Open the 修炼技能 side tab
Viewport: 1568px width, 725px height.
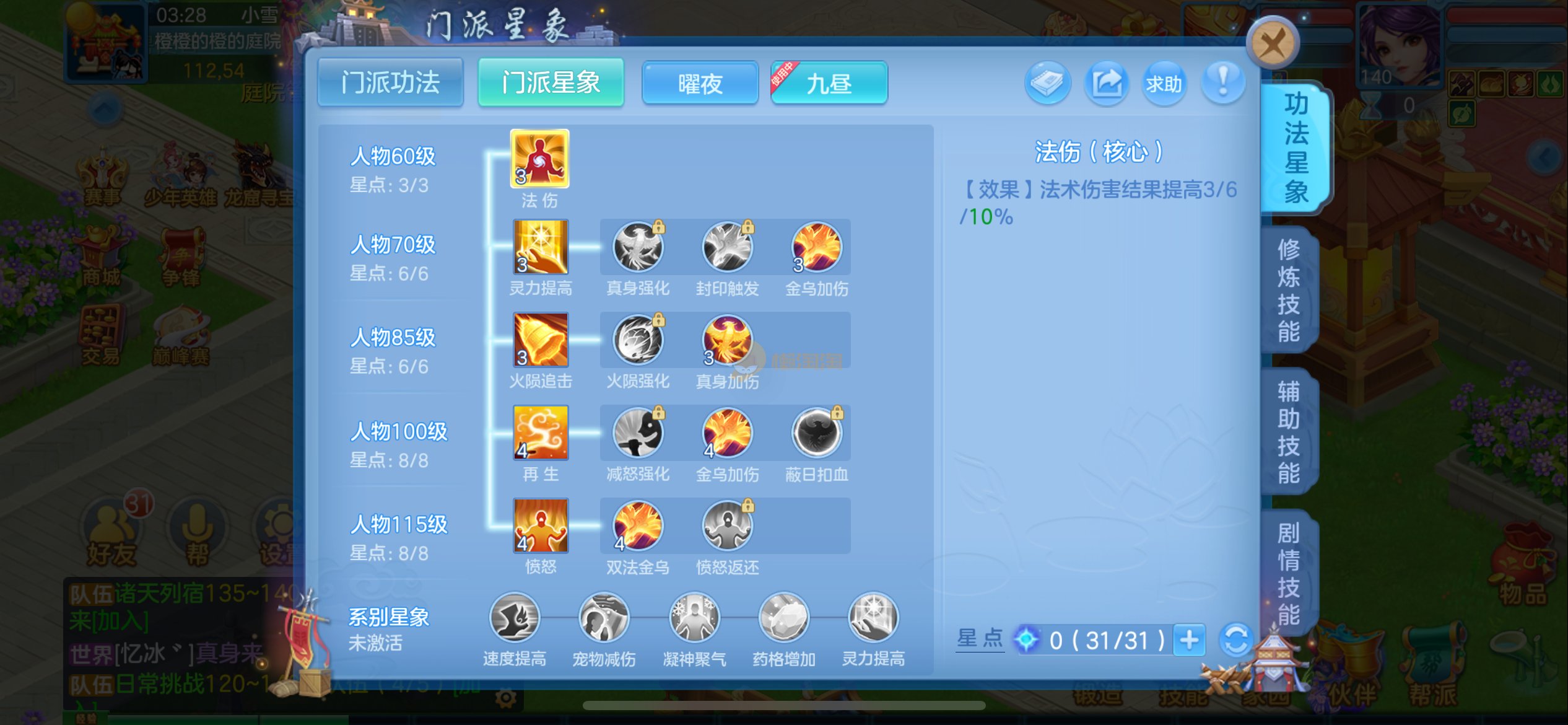pos(1289,290)
